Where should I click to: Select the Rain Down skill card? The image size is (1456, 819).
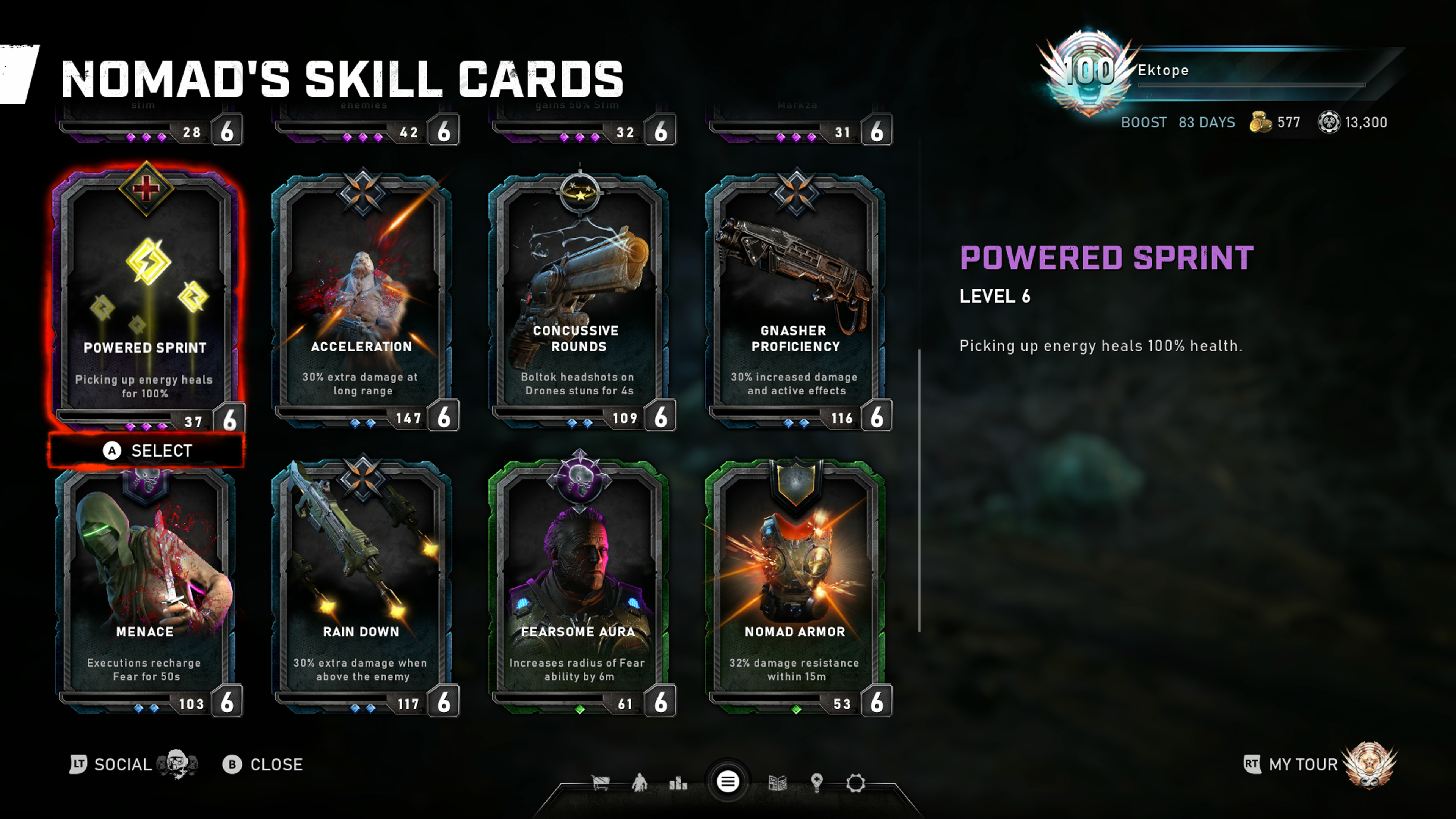362,588
